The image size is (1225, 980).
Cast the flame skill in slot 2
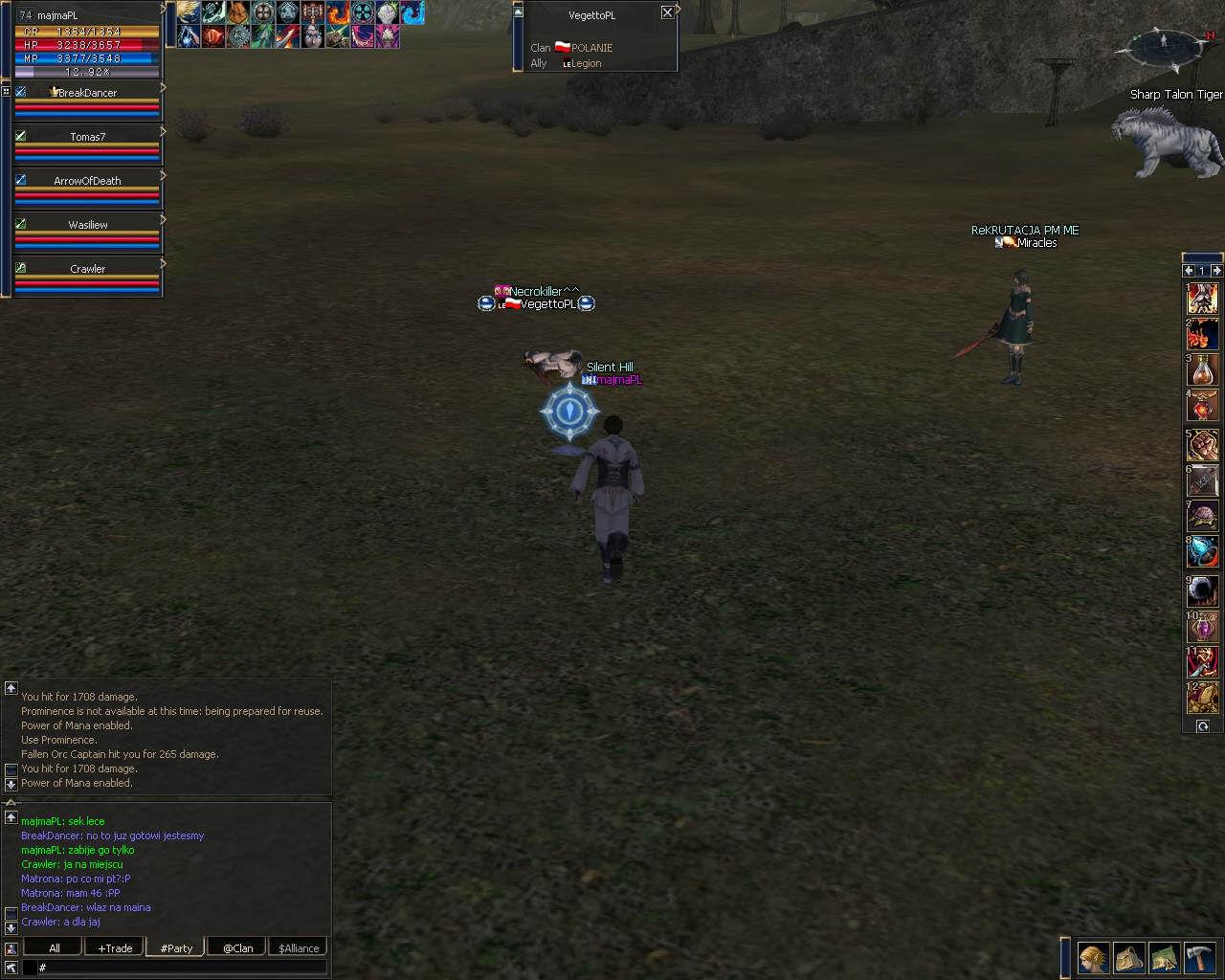1203,334
